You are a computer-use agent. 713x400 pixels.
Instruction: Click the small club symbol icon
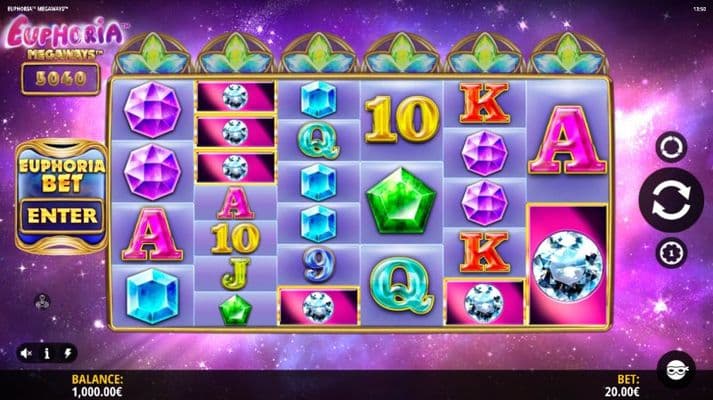click(42, 299)
